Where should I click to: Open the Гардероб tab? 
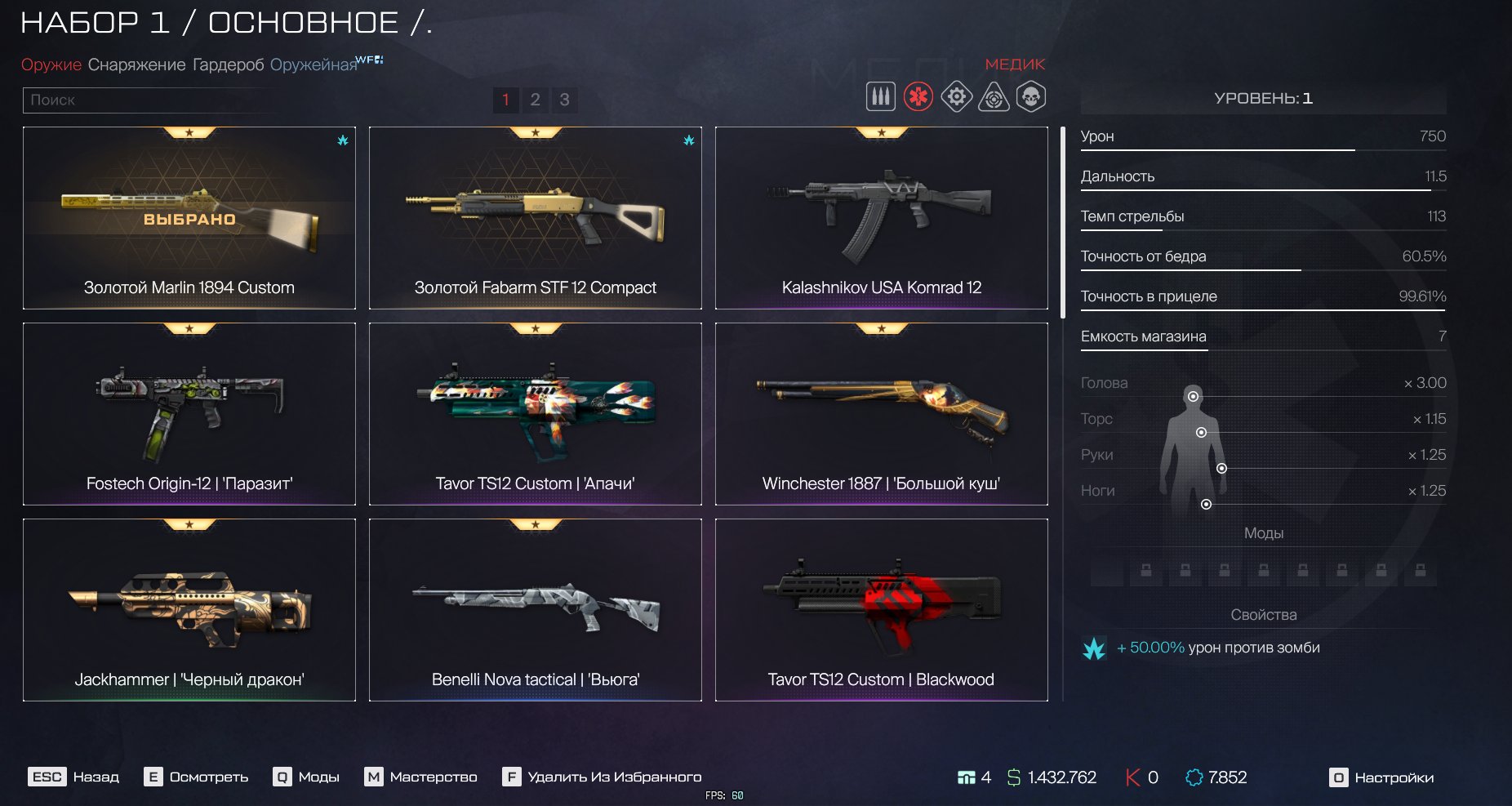click(228, 65)
